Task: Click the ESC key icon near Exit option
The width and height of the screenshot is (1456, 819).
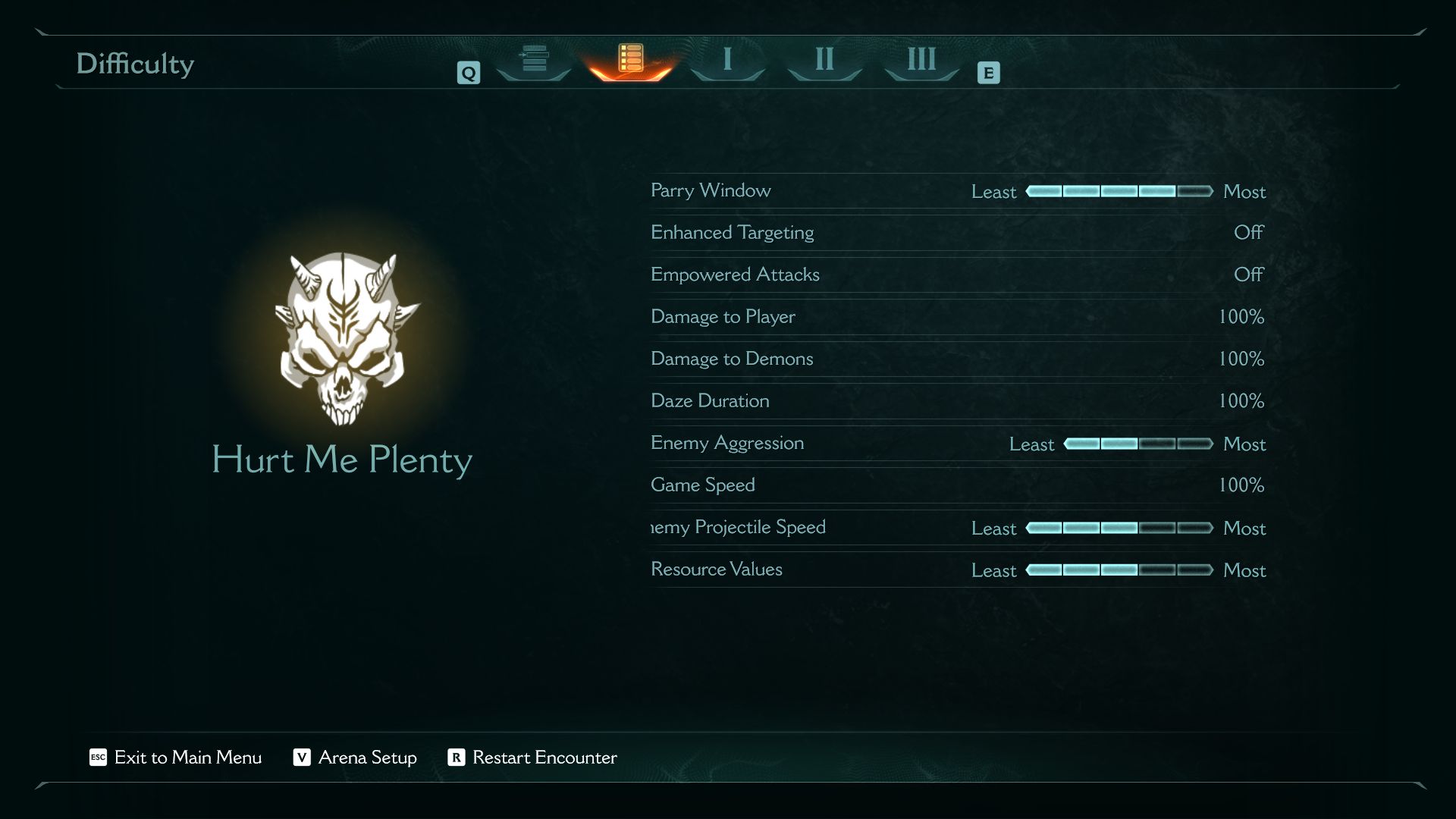Action: [x=98, y=758]
